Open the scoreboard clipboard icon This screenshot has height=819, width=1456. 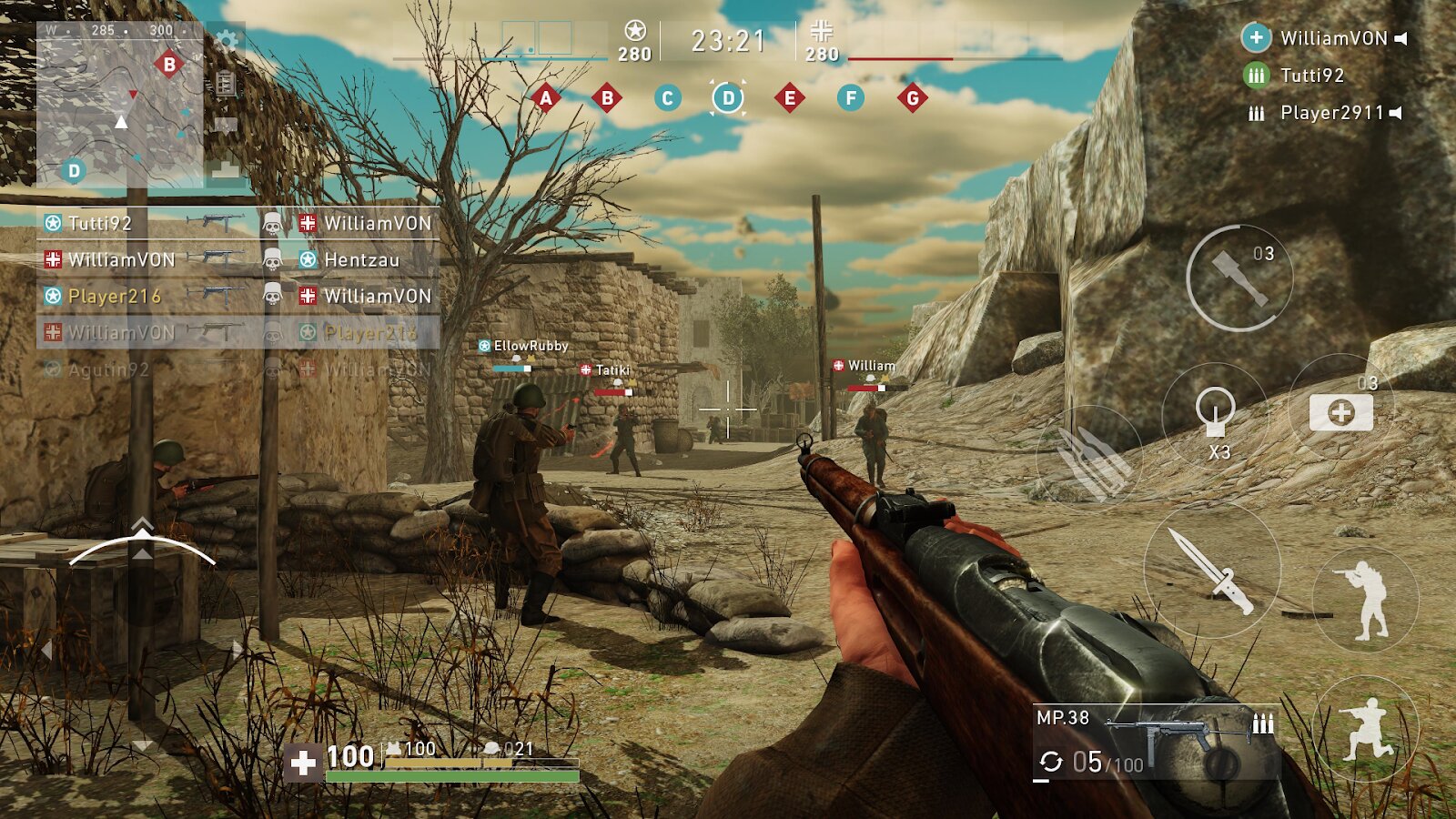[226, 85]
